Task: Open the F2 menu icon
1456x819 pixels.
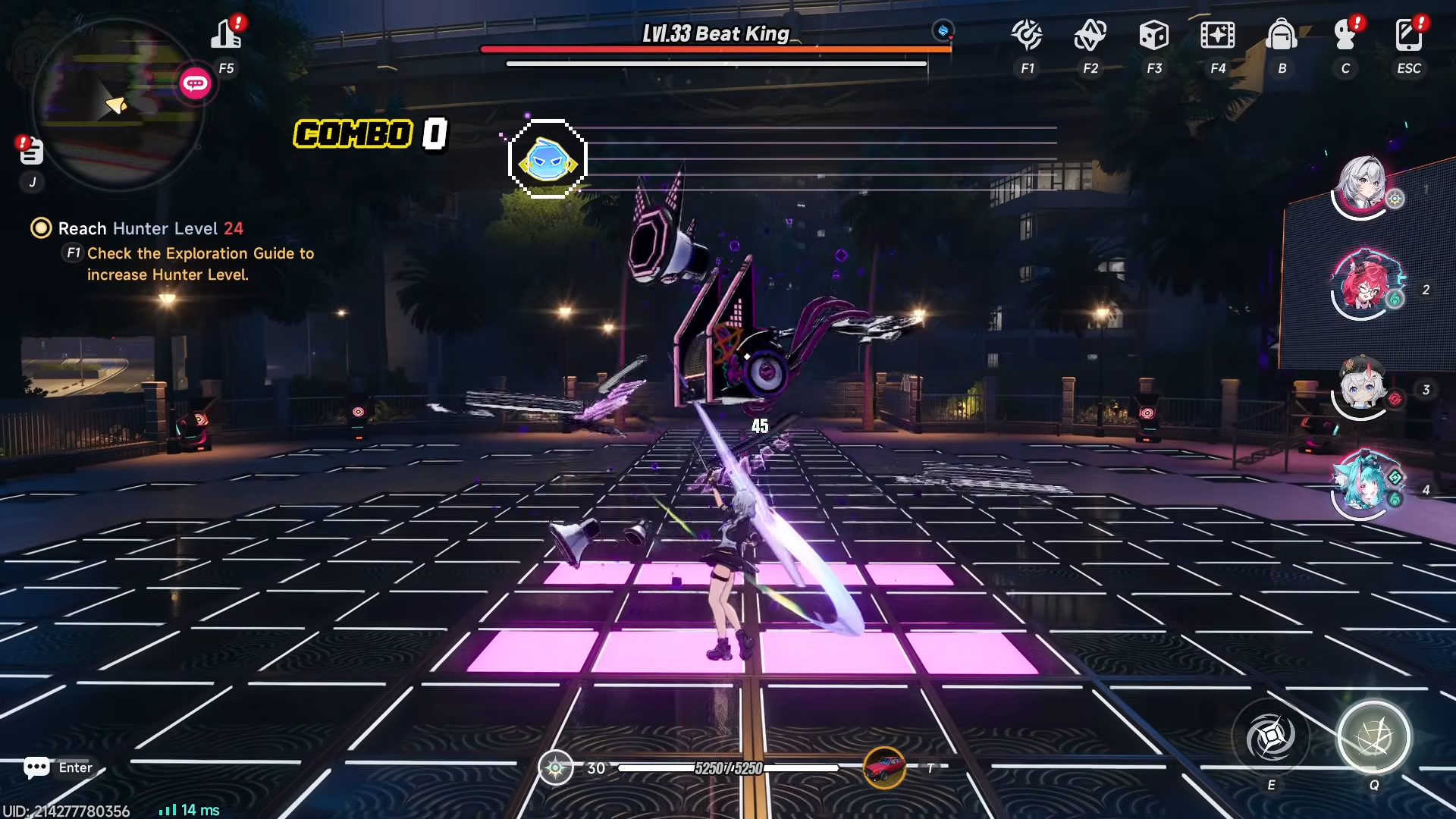Action: pos(1090,35)
